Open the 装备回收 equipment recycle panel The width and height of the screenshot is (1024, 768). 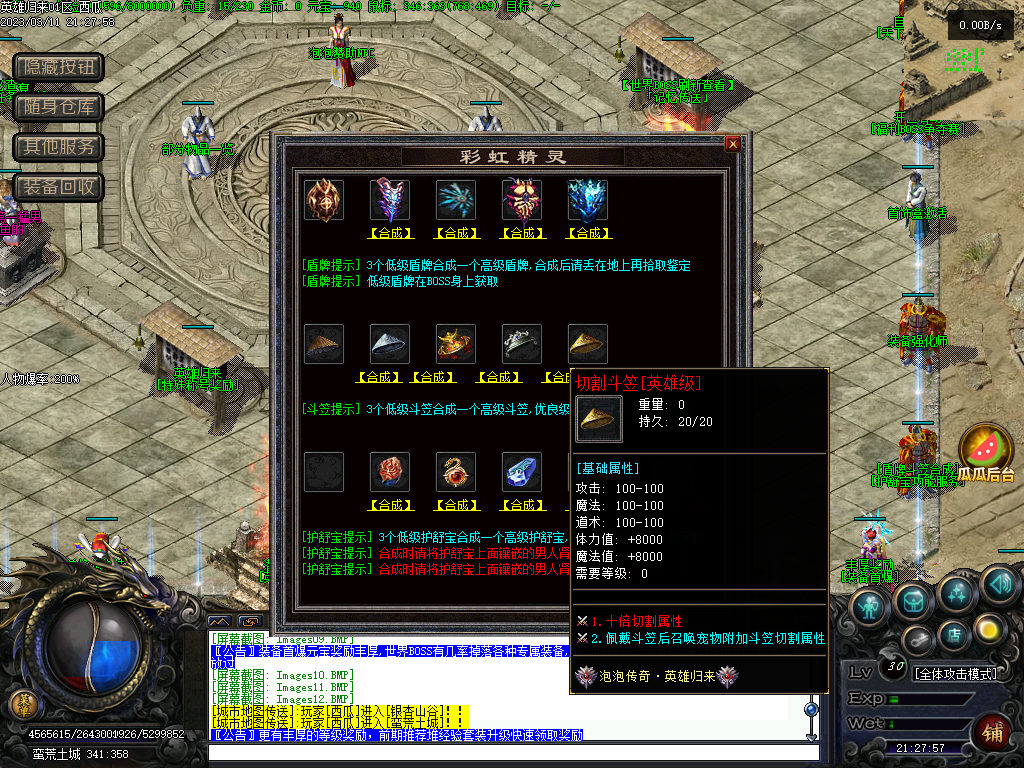59,187
